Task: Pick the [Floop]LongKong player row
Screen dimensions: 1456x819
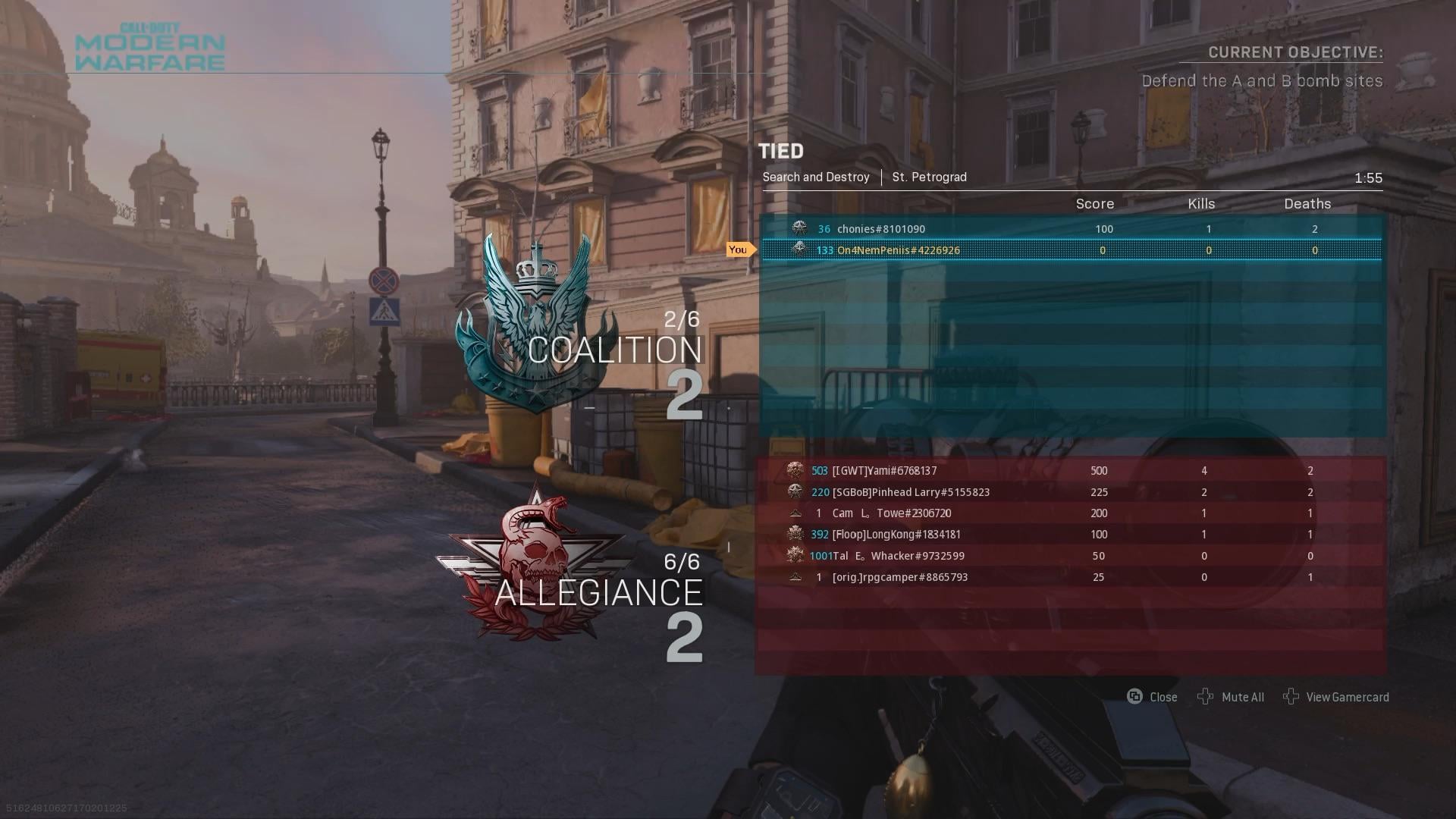Action: click(x=1071, y=535)
